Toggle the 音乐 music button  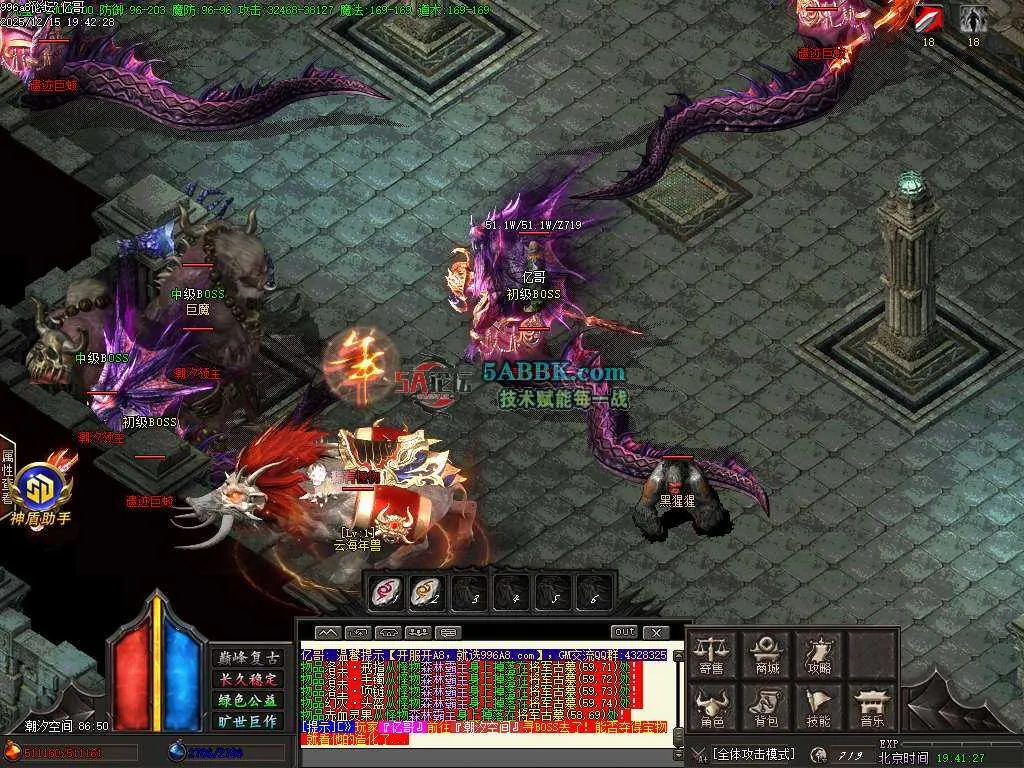(x=872, y=706)
